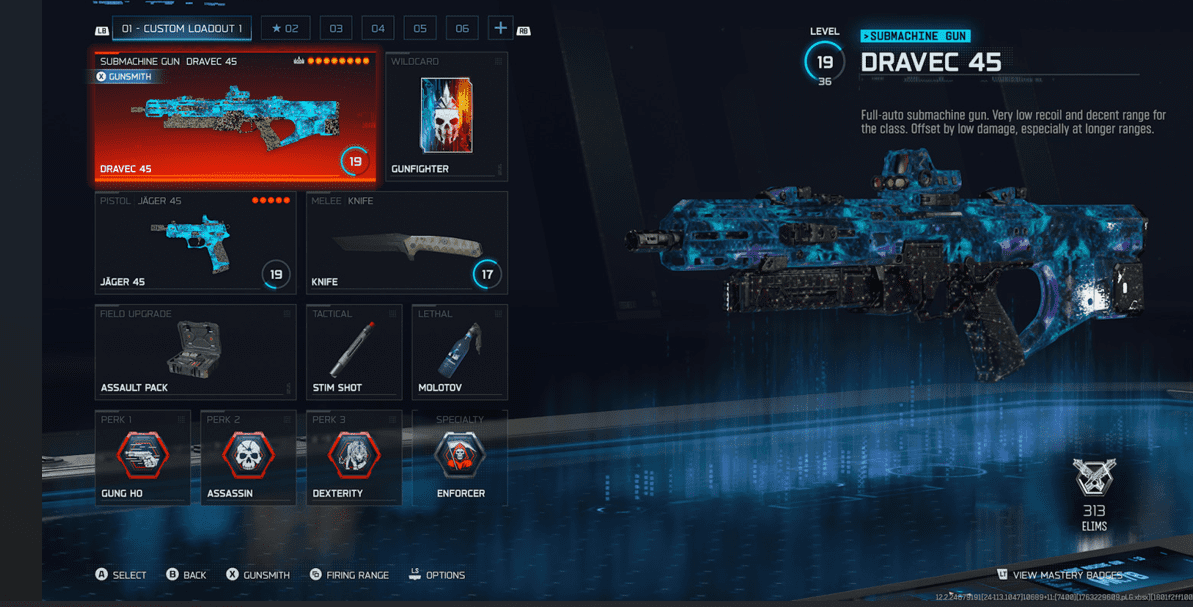Open the Gunfighter wildcard slot
The width and height of the screenshot is (1193, 607).
pos(446,117)
